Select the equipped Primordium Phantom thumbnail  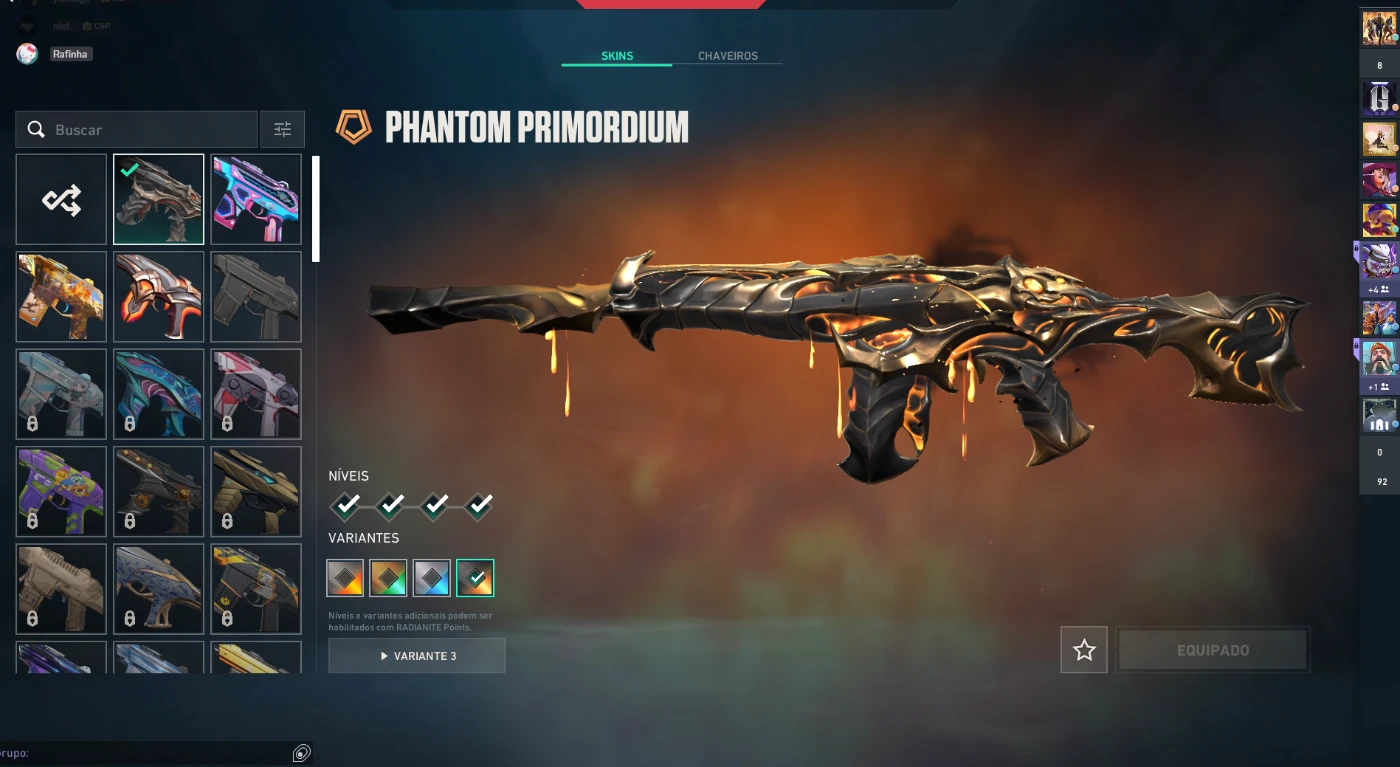tap(158, 200)
